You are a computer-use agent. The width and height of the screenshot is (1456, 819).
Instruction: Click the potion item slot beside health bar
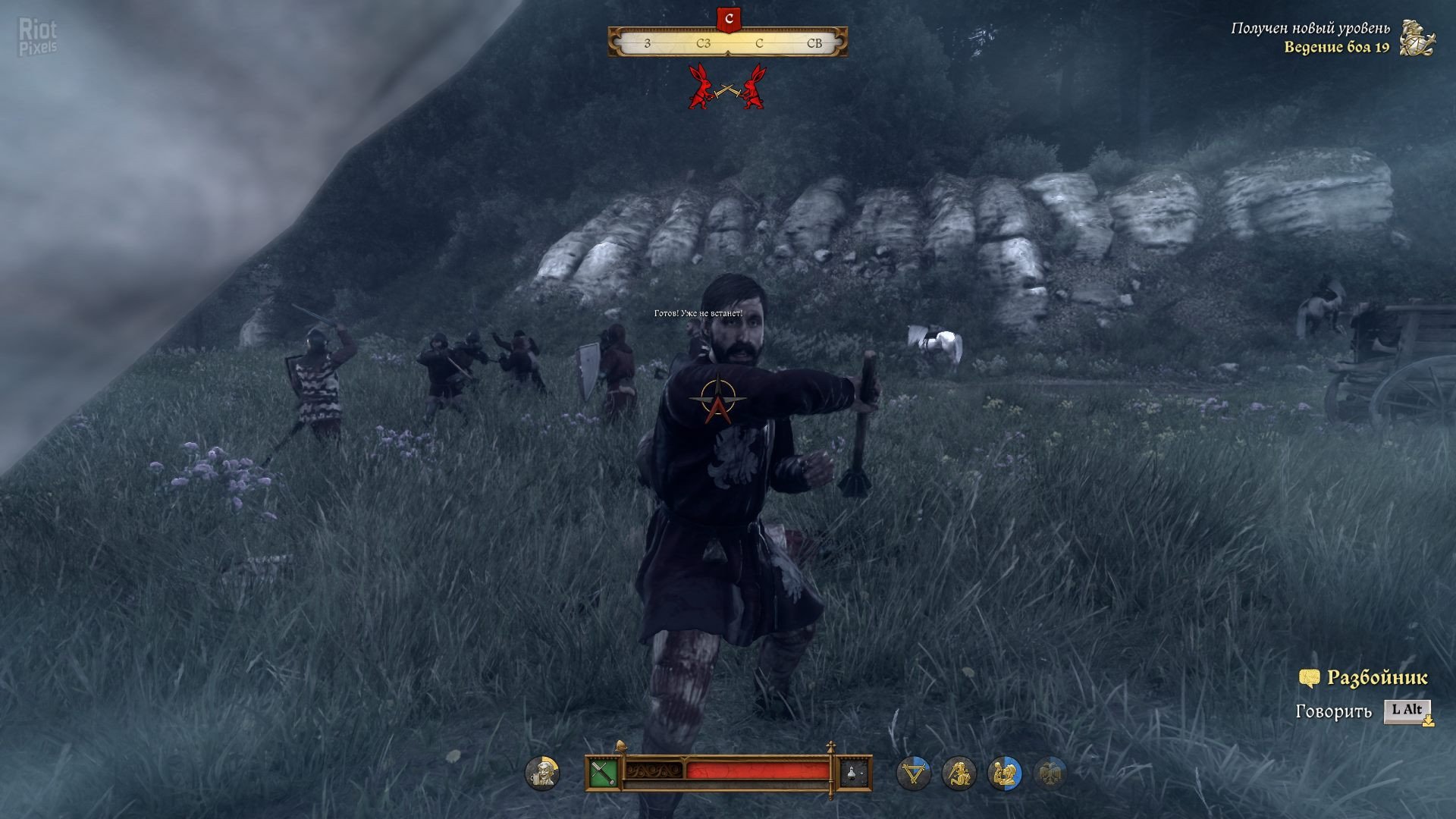coord(854,773)
